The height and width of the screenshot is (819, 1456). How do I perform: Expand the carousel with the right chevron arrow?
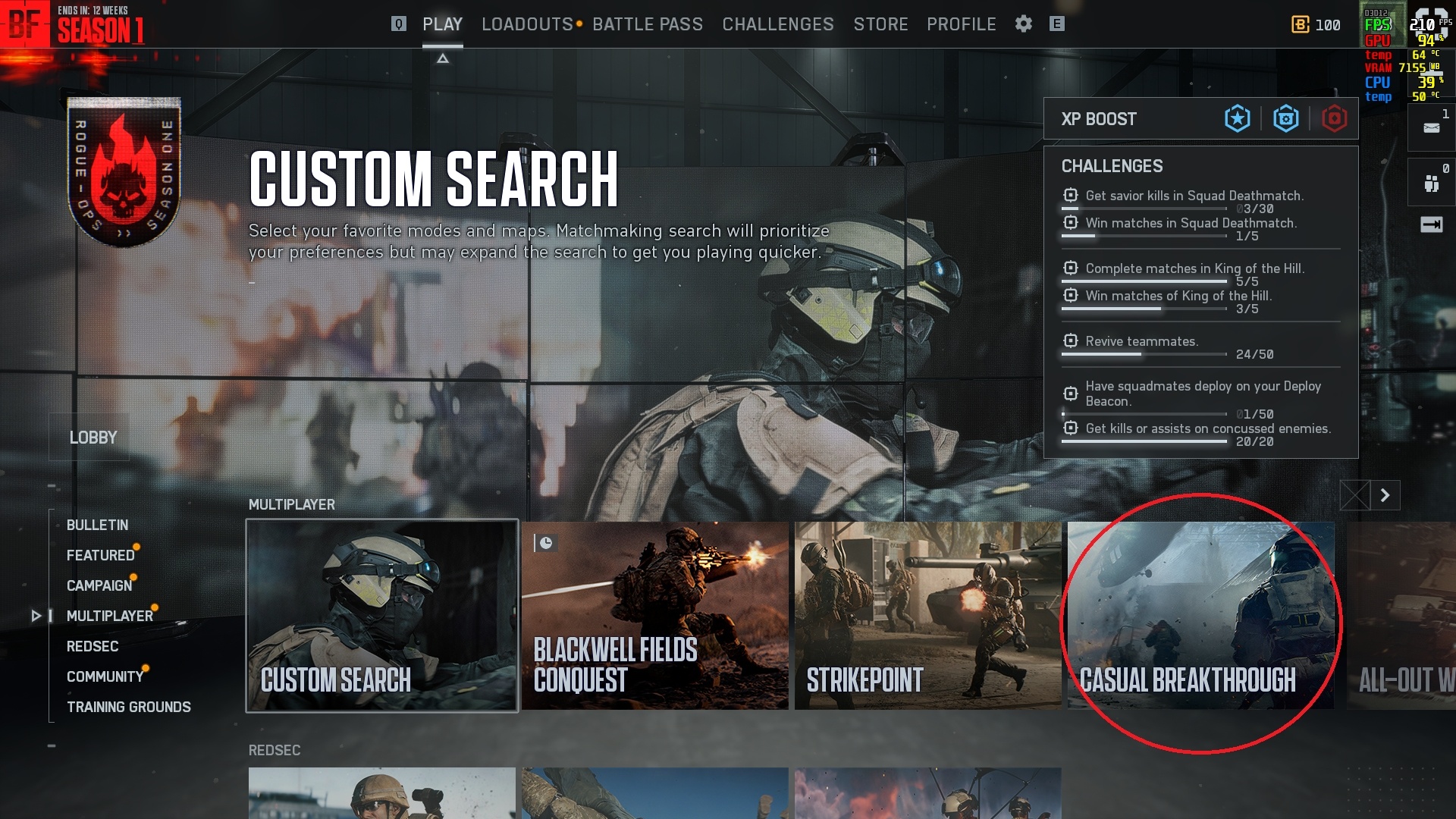click(1384, 494)
